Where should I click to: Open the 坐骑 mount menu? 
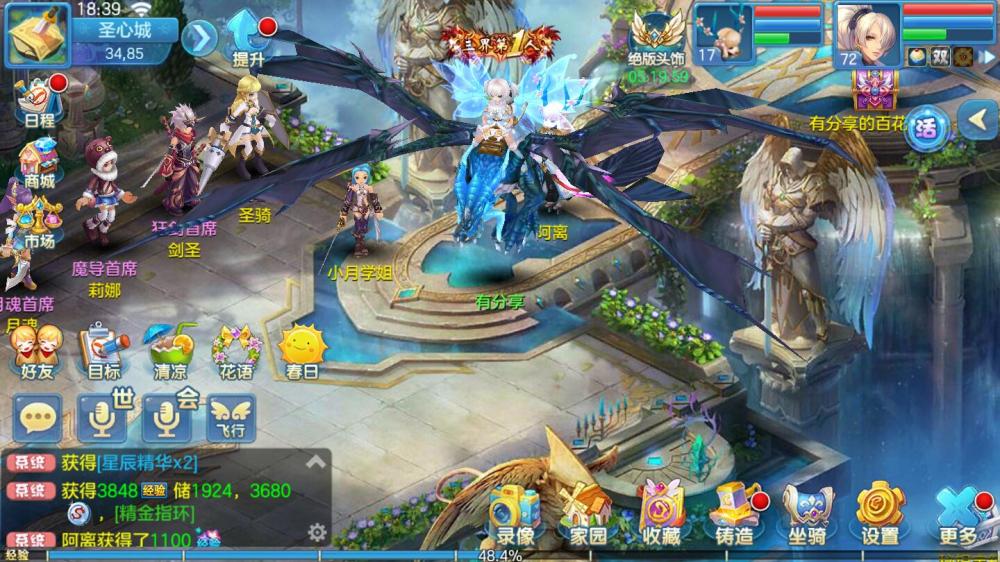(x=807, y=513)
